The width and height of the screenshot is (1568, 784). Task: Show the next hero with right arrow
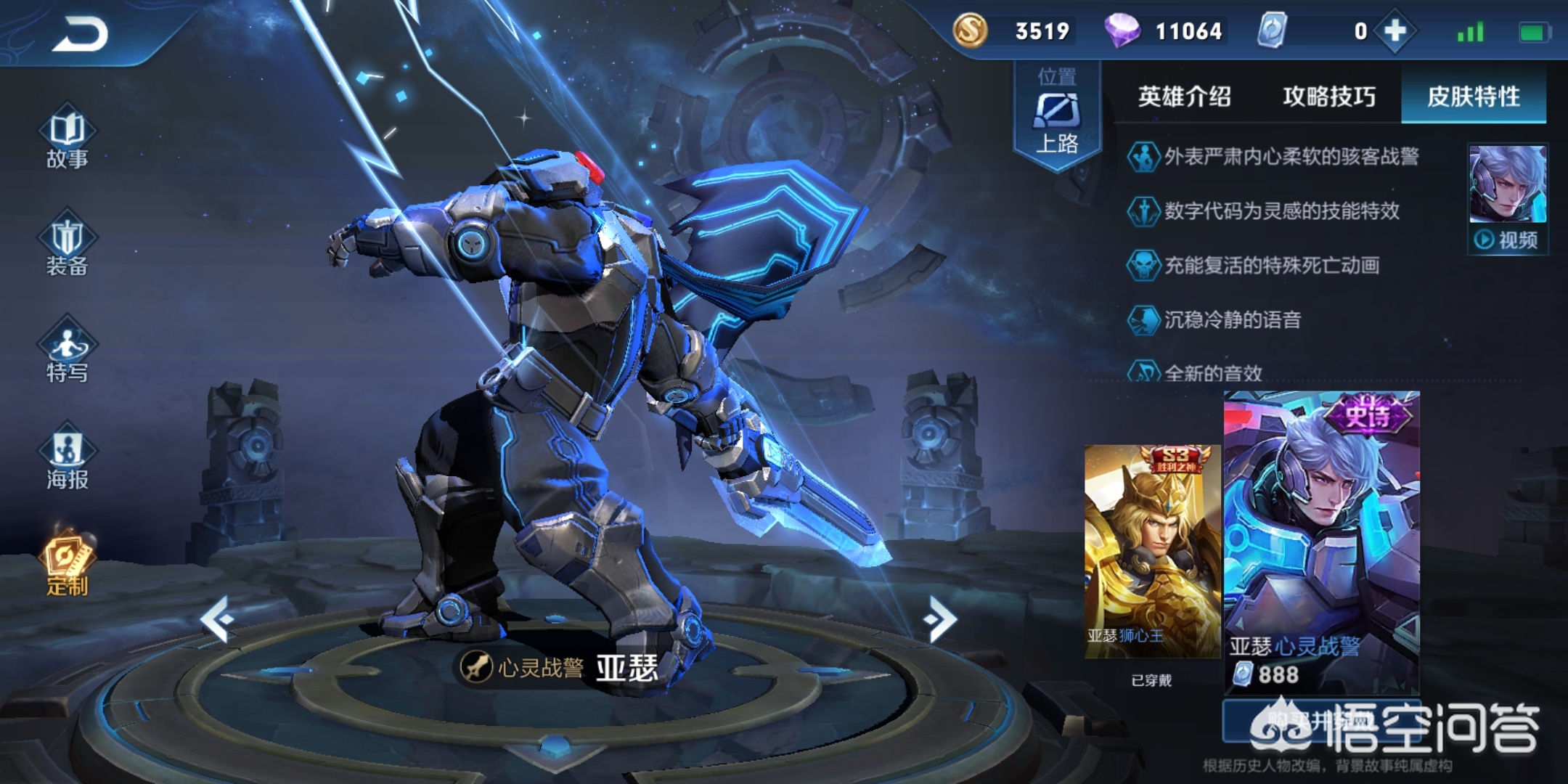(x=942, y=619)
